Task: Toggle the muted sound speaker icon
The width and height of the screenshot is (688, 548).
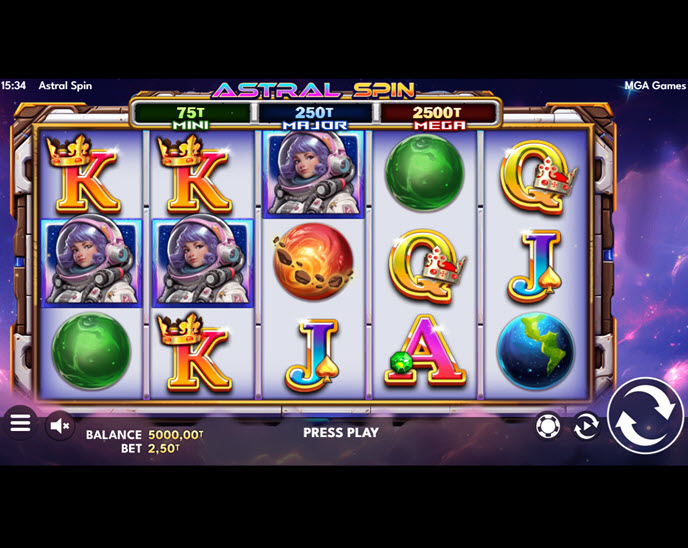Action: (x=60, y=425)
